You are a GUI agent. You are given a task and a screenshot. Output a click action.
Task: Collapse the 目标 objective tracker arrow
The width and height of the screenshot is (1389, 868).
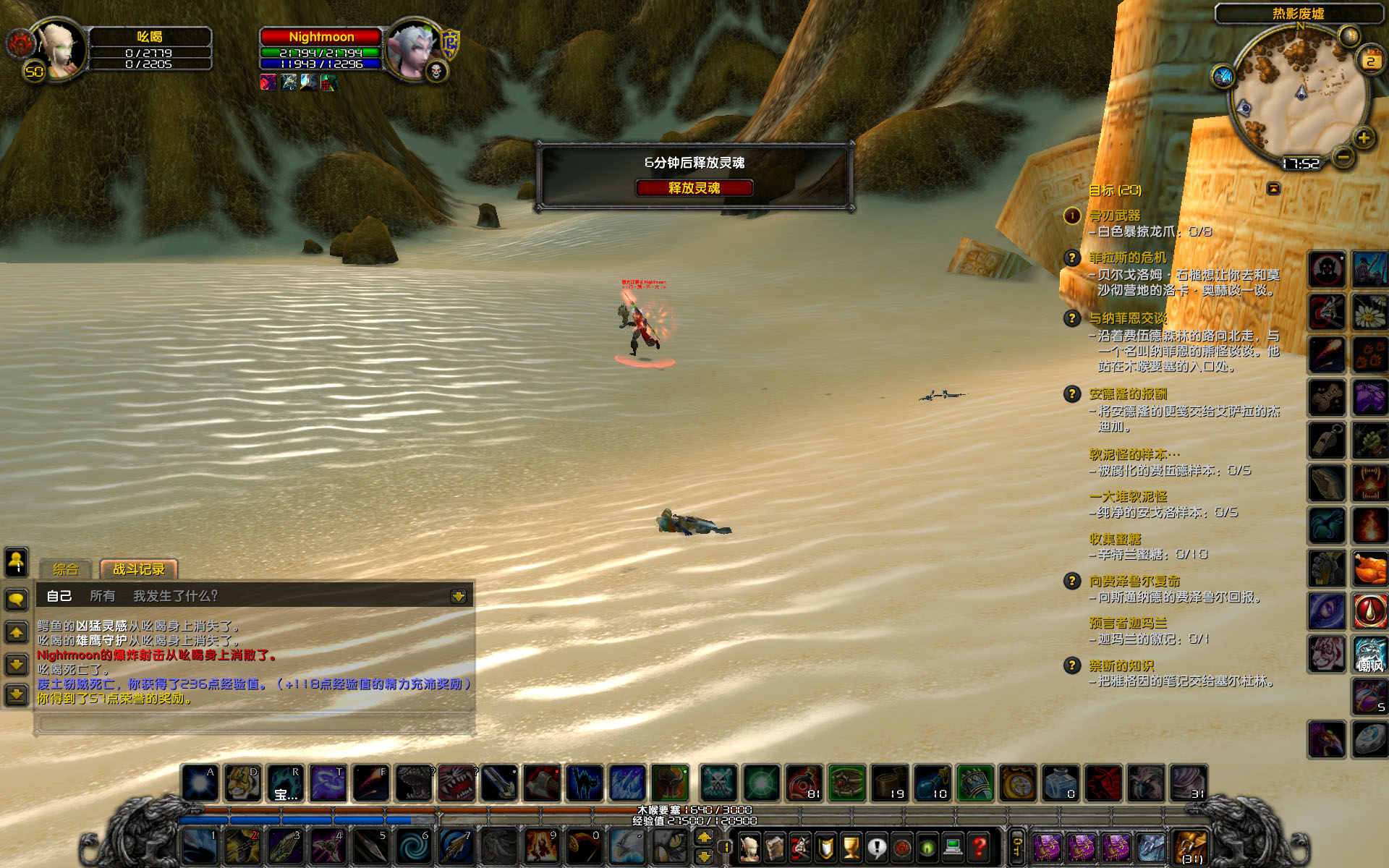(1273, 189)
